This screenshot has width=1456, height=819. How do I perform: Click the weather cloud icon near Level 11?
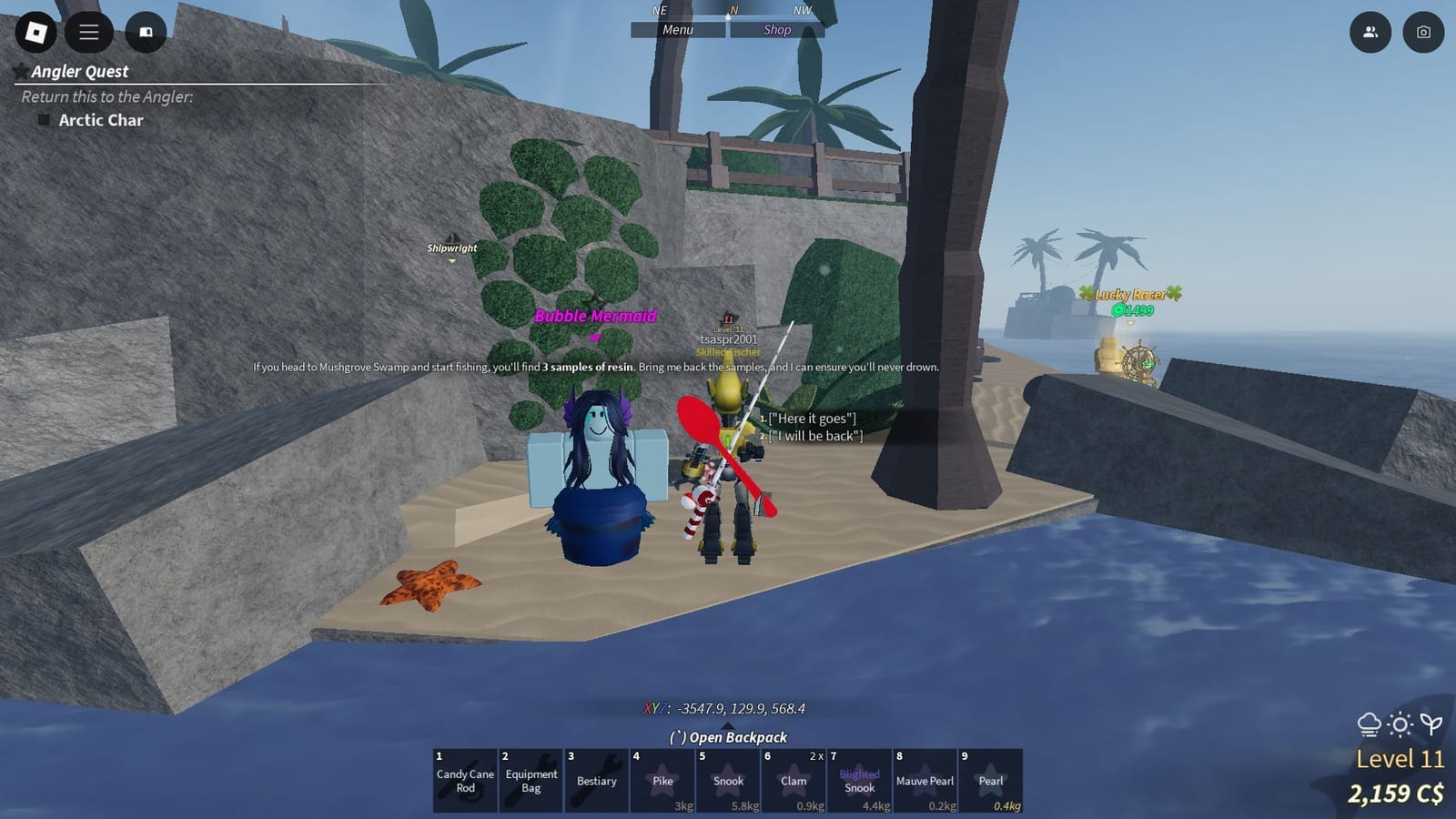pos(1370,723)
